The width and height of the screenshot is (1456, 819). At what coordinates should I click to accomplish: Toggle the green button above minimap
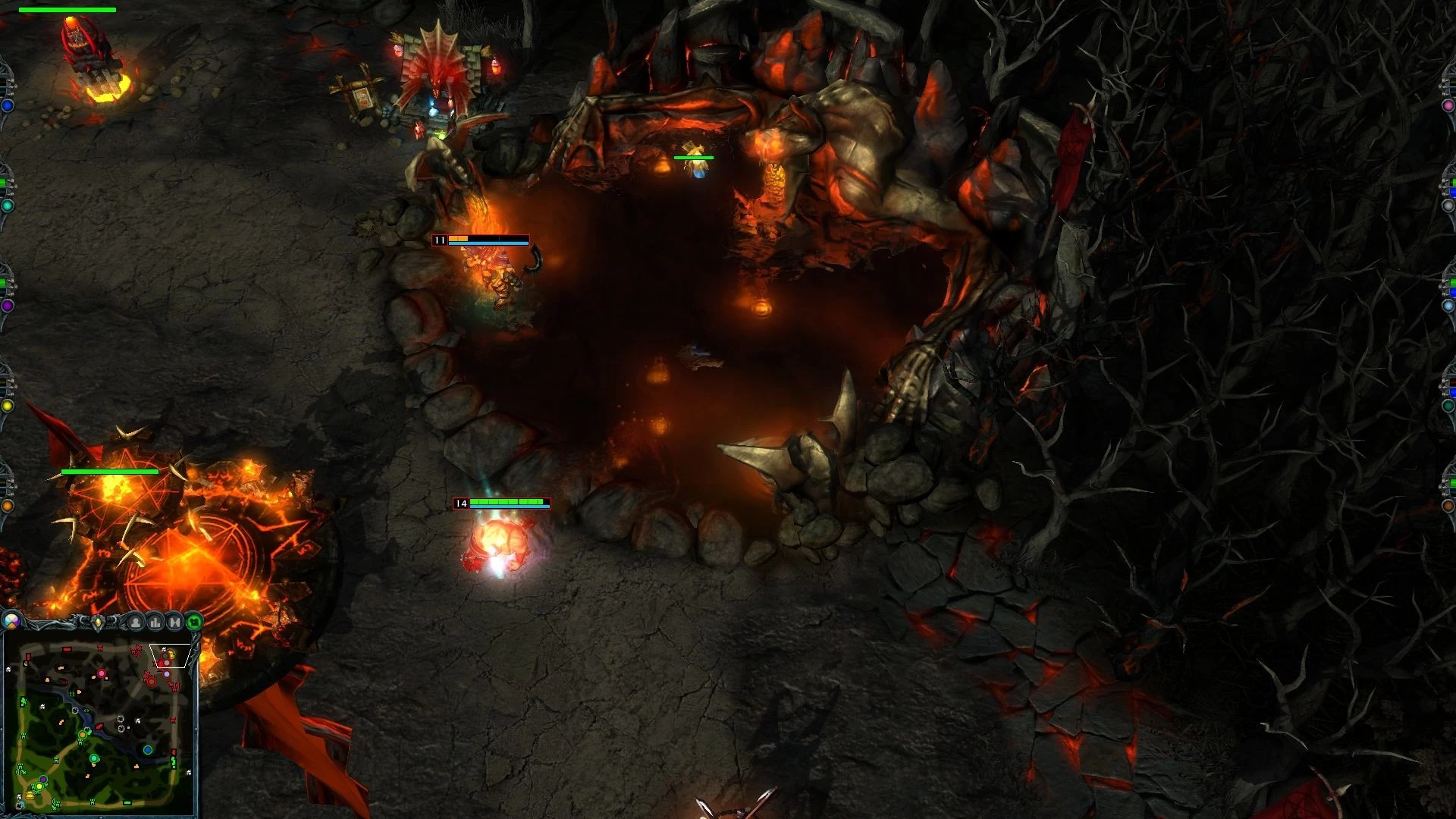click(195, 623)
